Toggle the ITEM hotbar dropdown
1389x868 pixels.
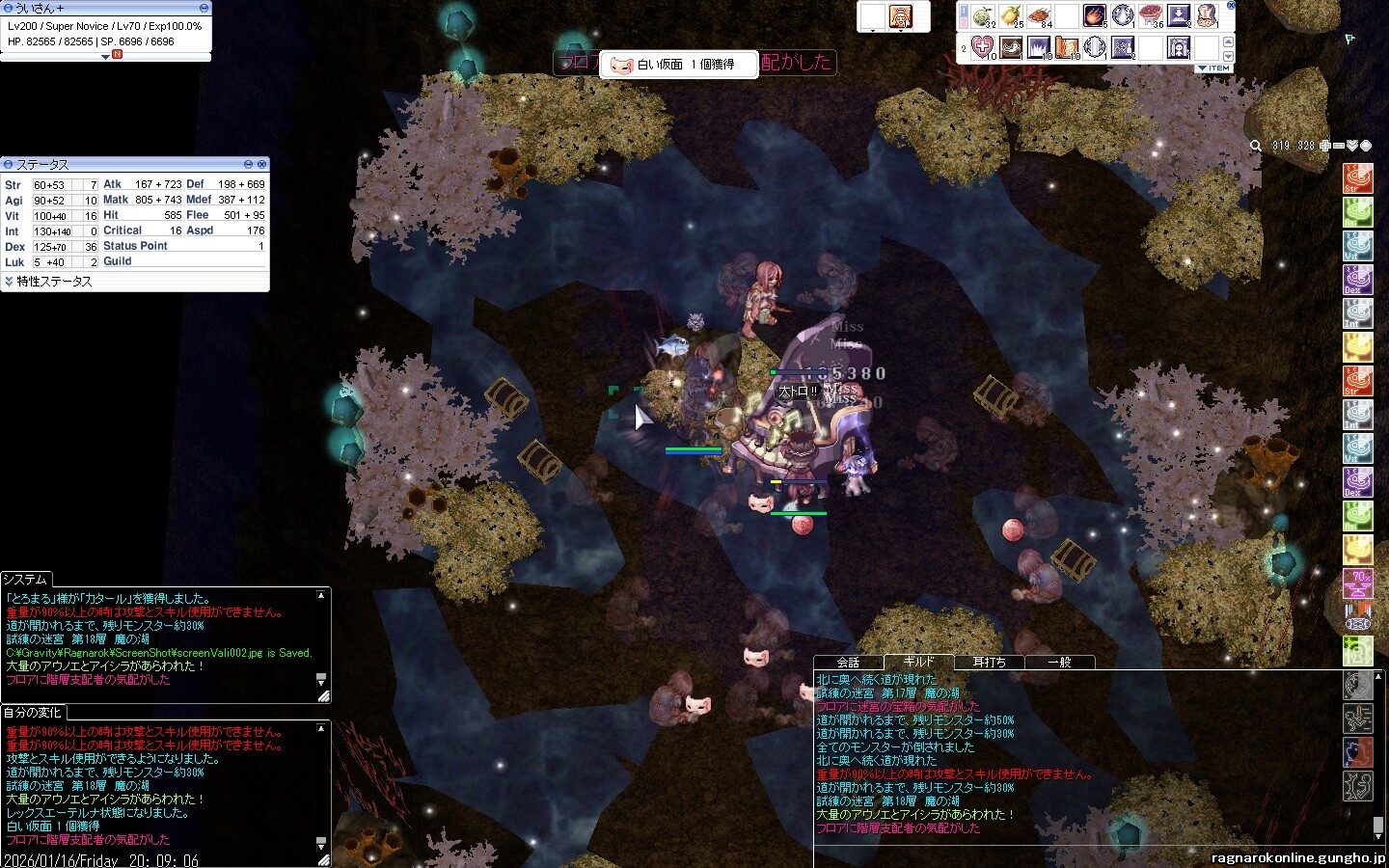(1213, 68)
